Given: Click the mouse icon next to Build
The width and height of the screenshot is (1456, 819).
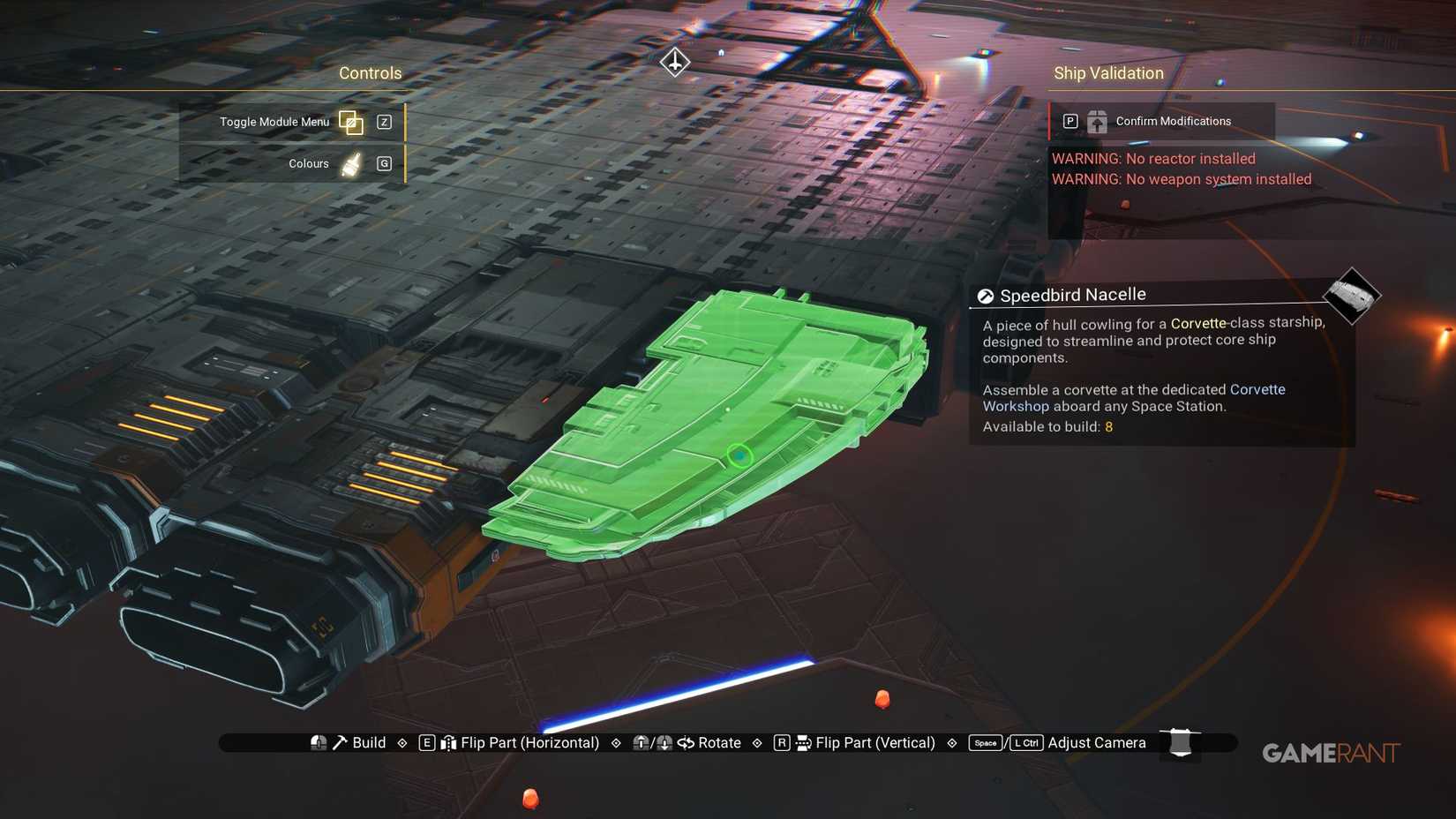Looking at the screenshot, I should tap(317, 742).
